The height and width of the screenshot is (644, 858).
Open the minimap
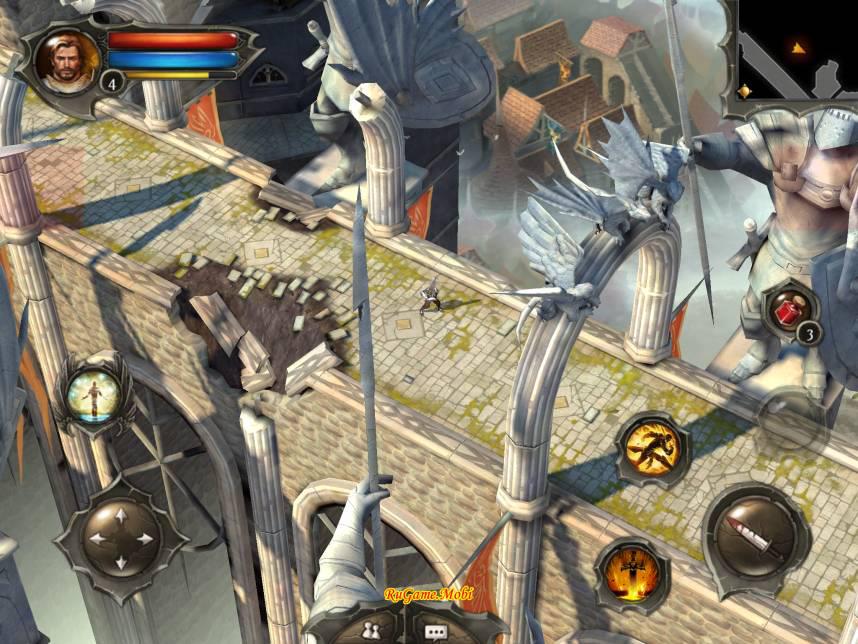click(x=798, y=49)
